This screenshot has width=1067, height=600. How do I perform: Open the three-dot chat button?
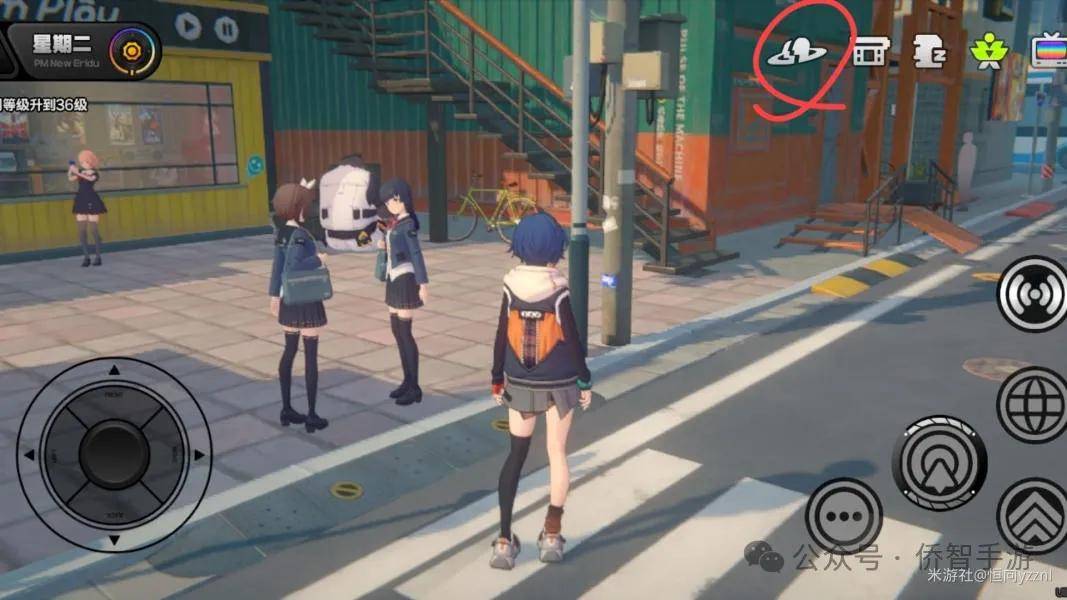pos(843,516)
